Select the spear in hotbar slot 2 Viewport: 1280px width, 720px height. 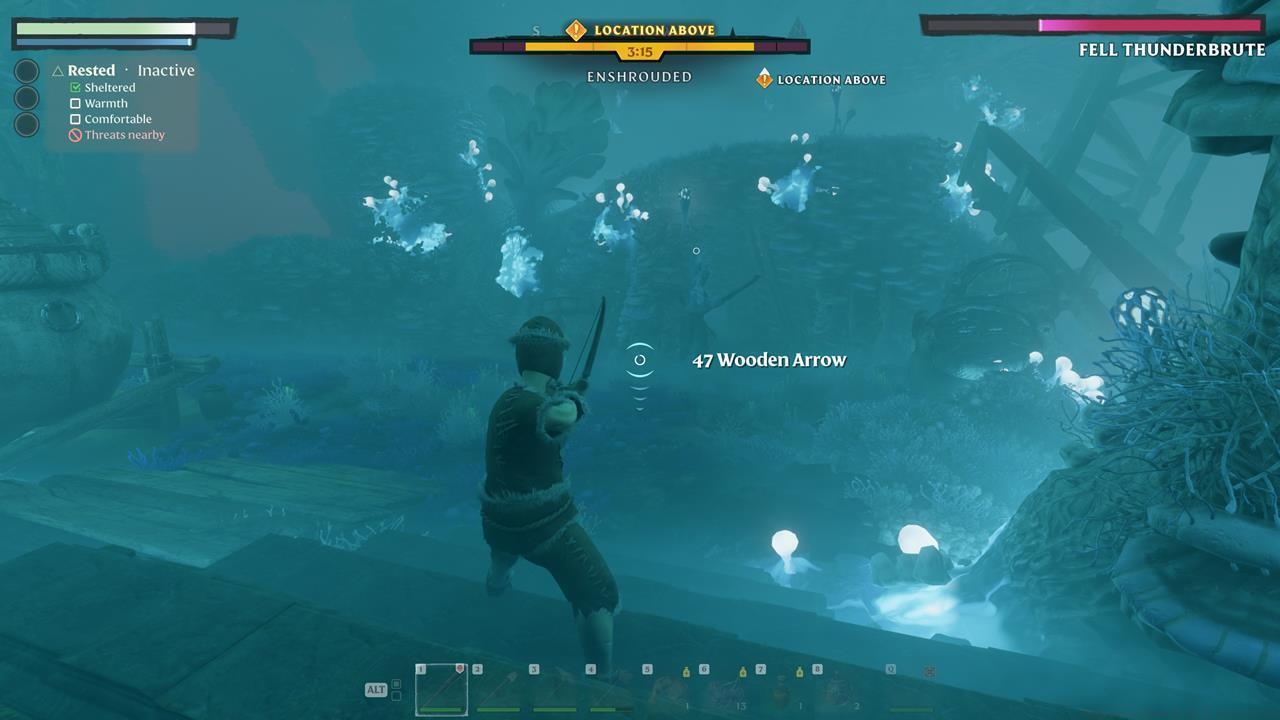pos(498,690)
